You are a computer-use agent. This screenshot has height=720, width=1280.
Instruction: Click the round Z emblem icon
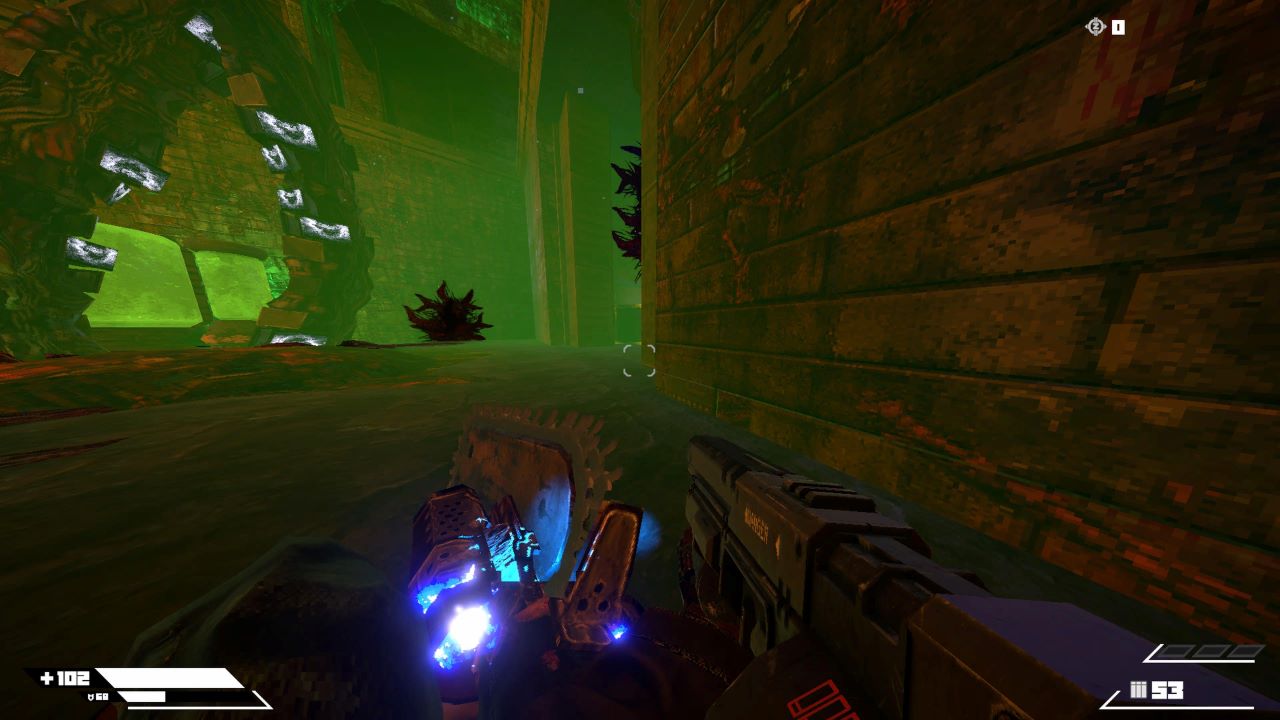point(1095,27)
